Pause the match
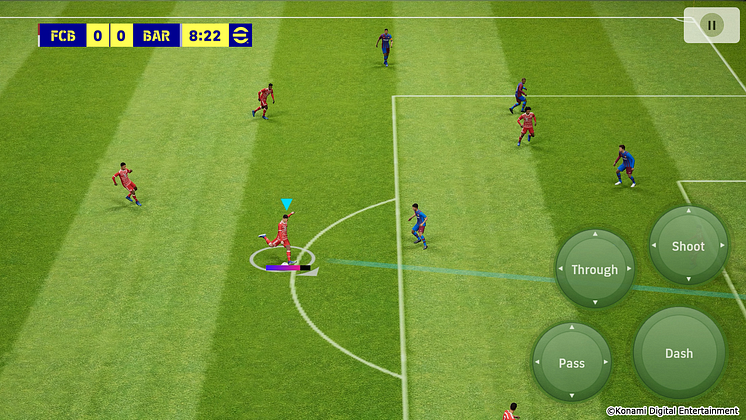The height and width of the screenshot is (420, 746). [711, 25]
